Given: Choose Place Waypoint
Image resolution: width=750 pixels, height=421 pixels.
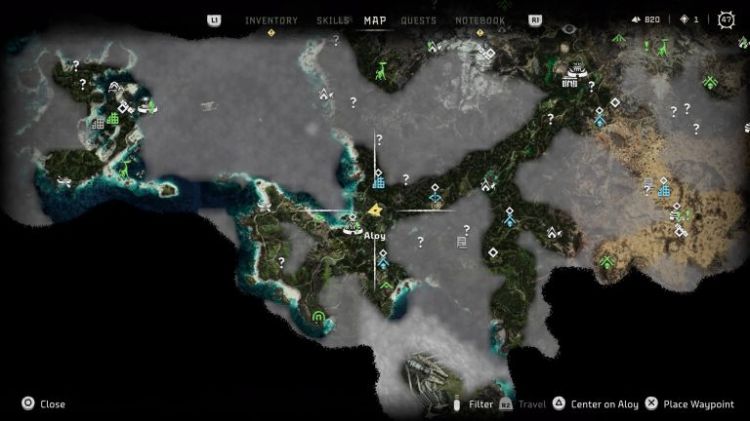Looking at the screenshot, I should [699, 404].
